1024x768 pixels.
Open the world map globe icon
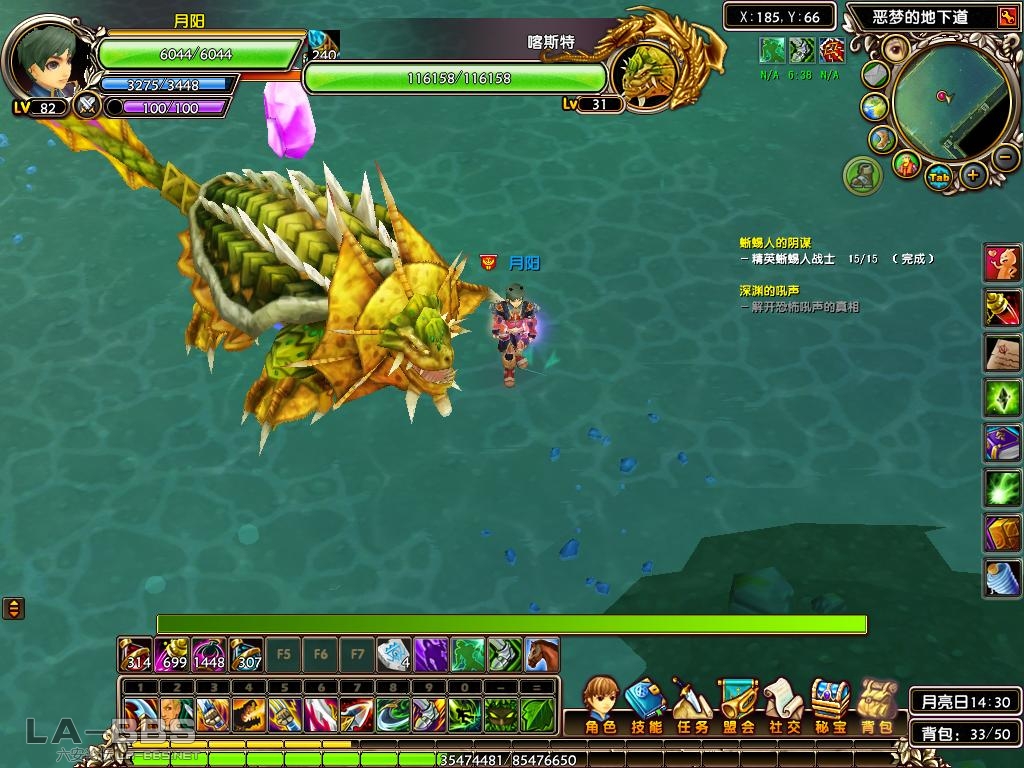(x=874, y=107)
